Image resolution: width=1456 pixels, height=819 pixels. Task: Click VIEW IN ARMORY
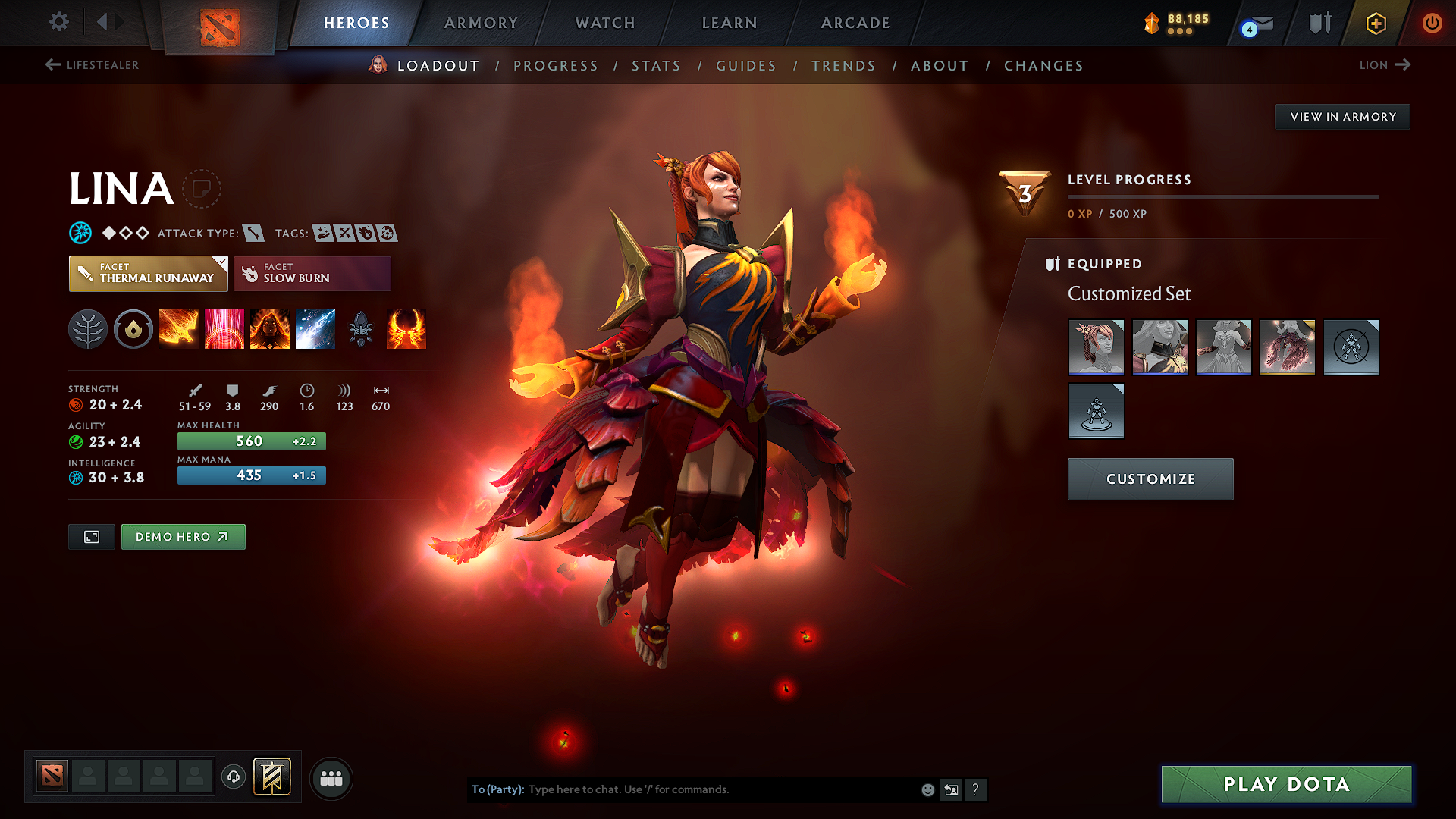coord(1342,116)
